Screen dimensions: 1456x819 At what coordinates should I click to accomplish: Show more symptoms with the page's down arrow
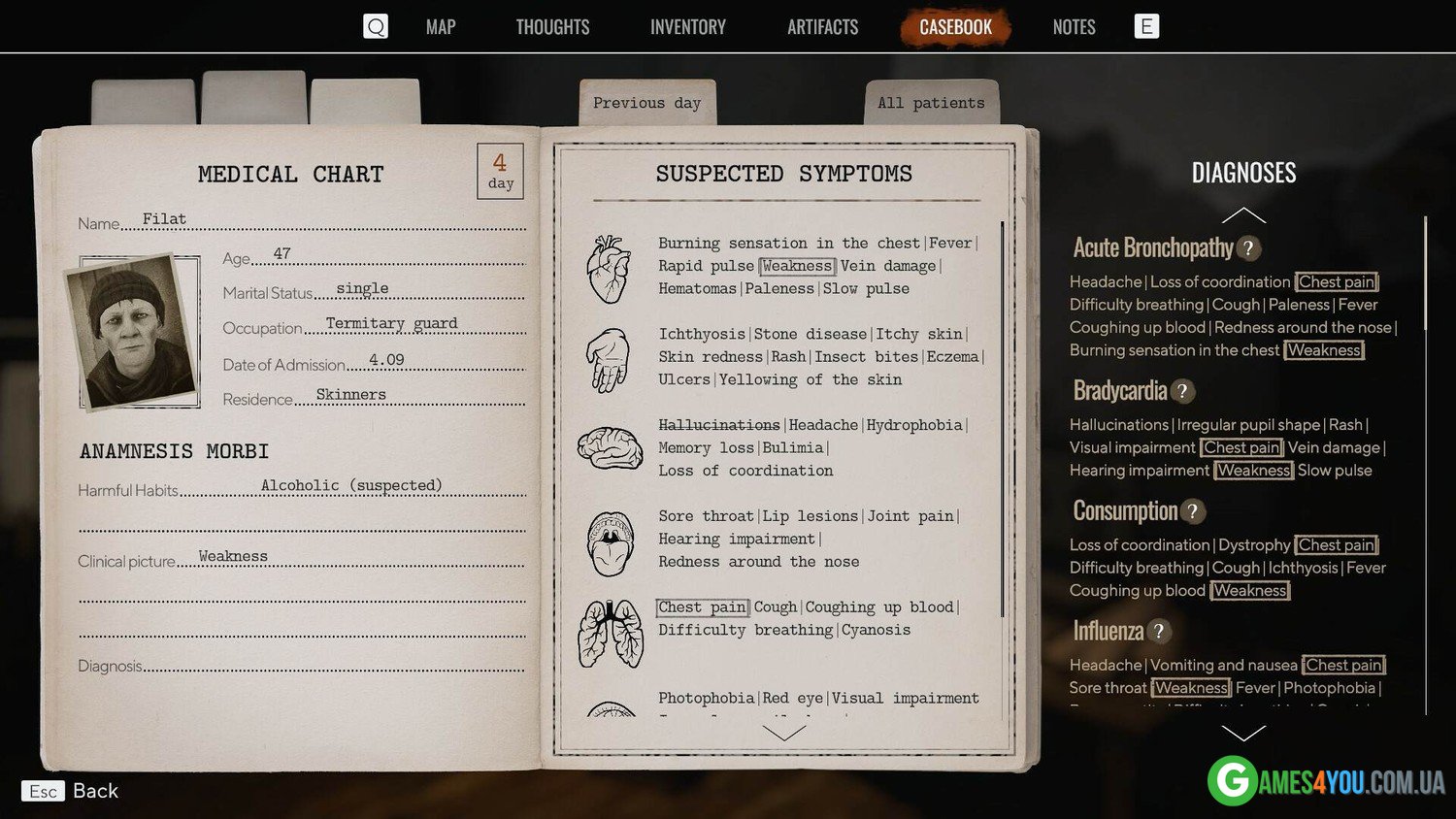[x=783, y=734]
